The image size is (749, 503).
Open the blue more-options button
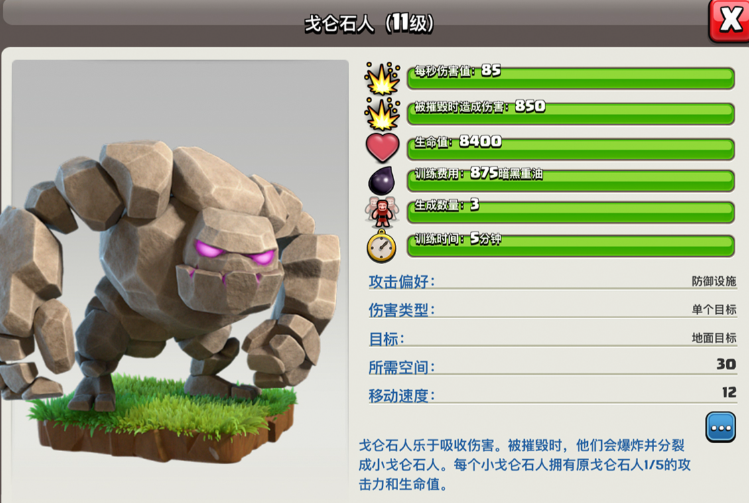(x=720, y=426)
